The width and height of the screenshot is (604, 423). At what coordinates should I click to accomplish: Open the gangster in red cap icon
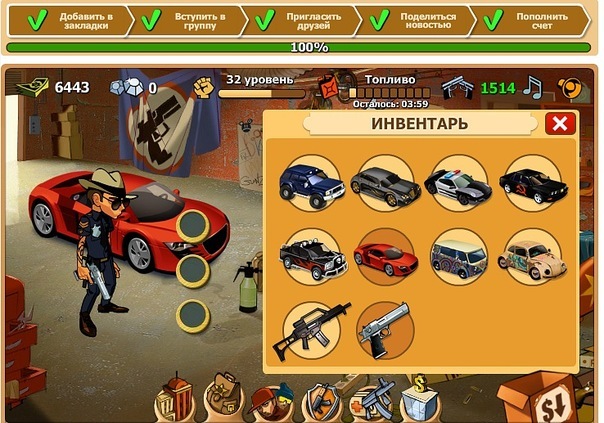coord(270,402)
